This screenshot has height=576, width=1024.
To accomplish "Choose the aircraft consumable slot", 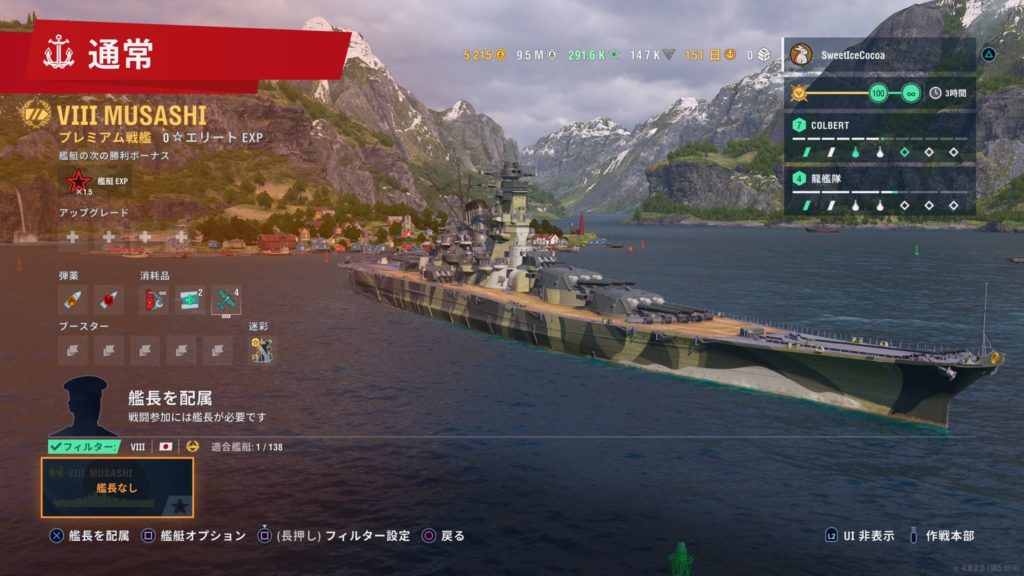I will pos(226,299).
